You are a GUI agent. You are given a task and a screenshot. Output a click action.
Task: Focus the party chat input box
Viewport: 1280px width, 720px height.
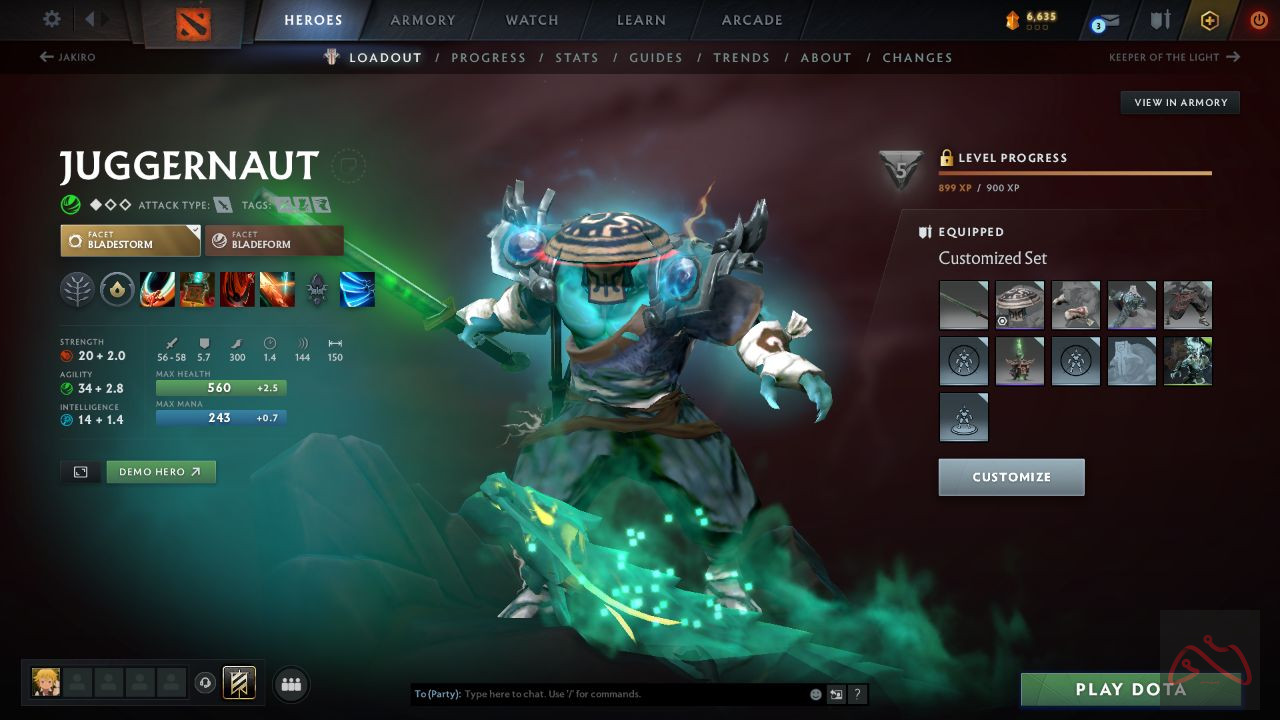[630, 694]
